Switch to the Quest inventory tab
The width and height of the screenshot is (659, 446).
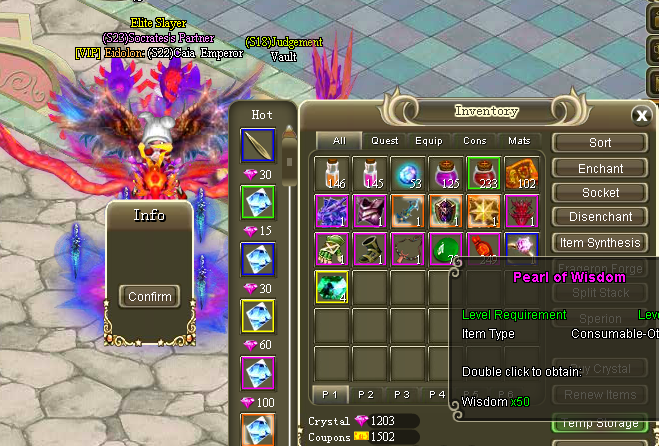pos(385,141)
